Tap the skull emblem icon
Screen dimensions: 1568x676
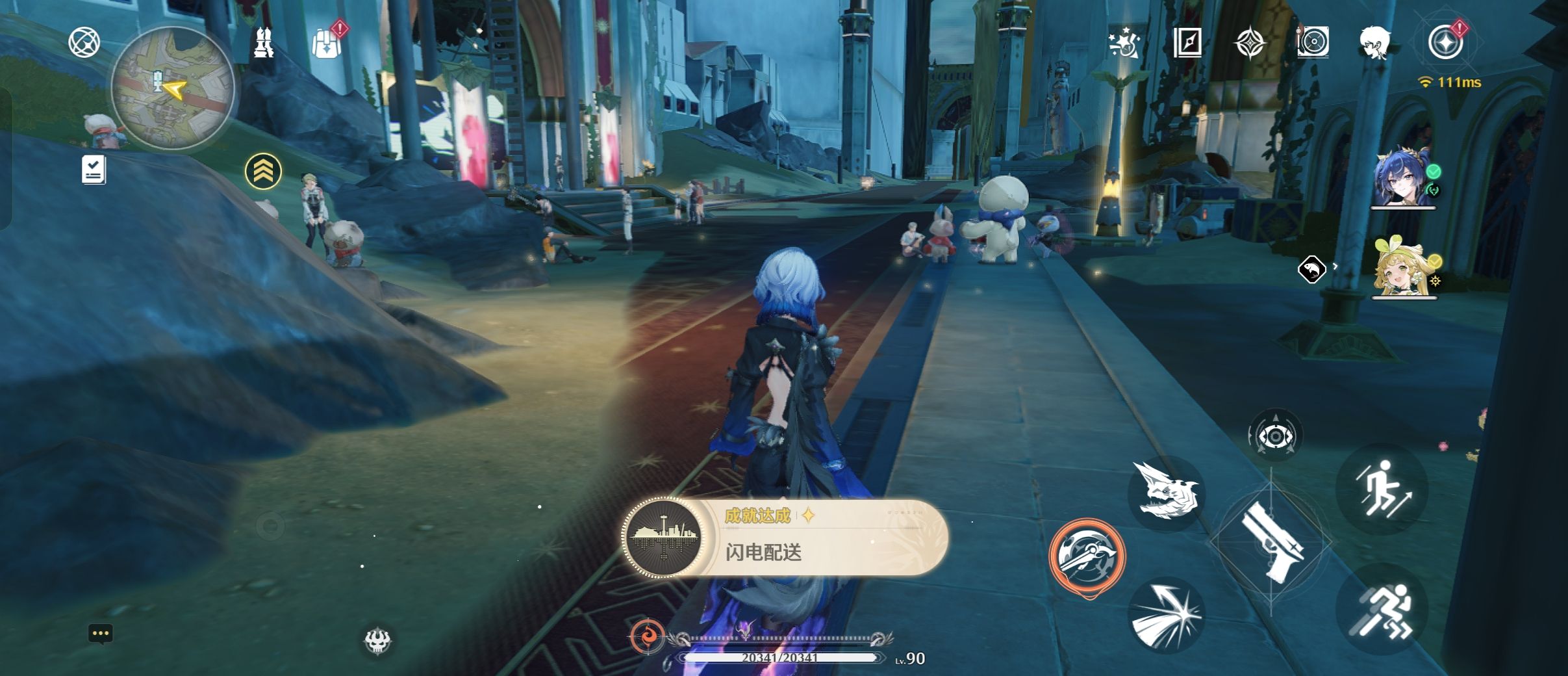(x=377, y=642)
